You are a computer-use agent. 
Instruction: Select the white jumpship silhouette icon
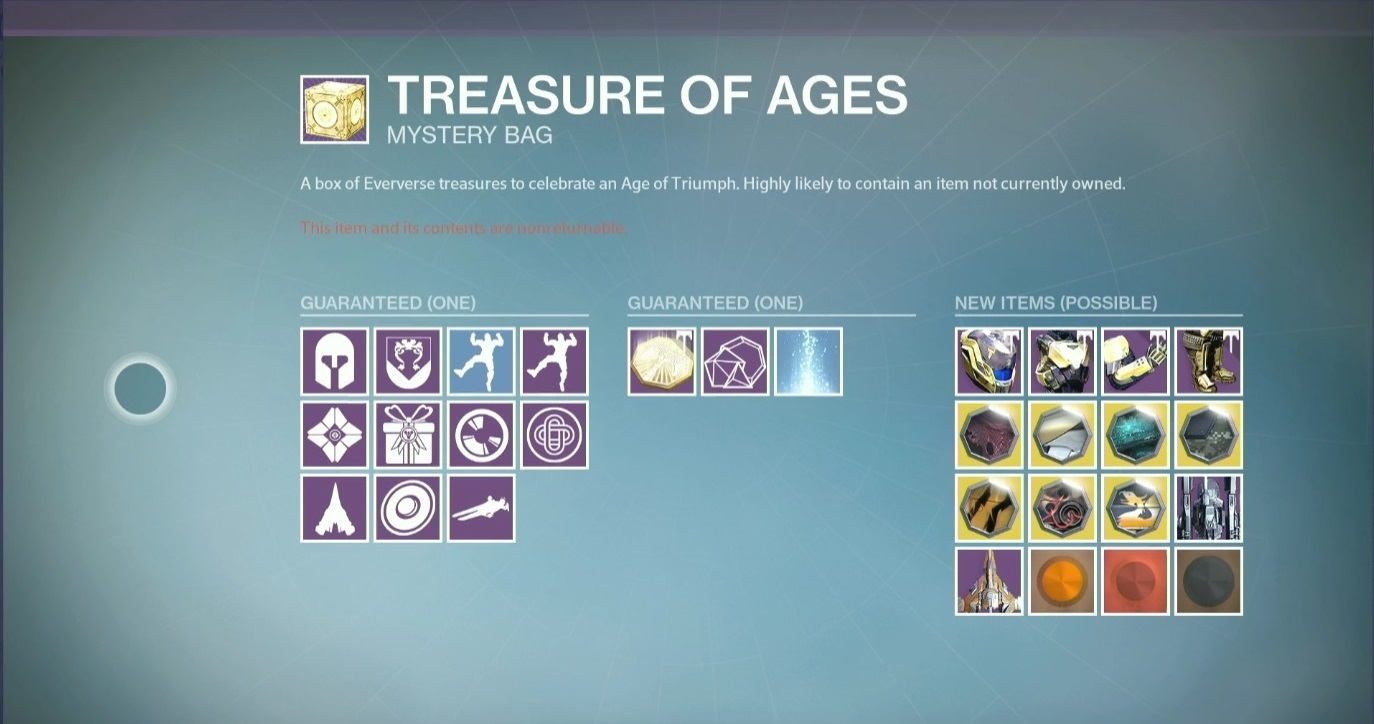[335, 508]
